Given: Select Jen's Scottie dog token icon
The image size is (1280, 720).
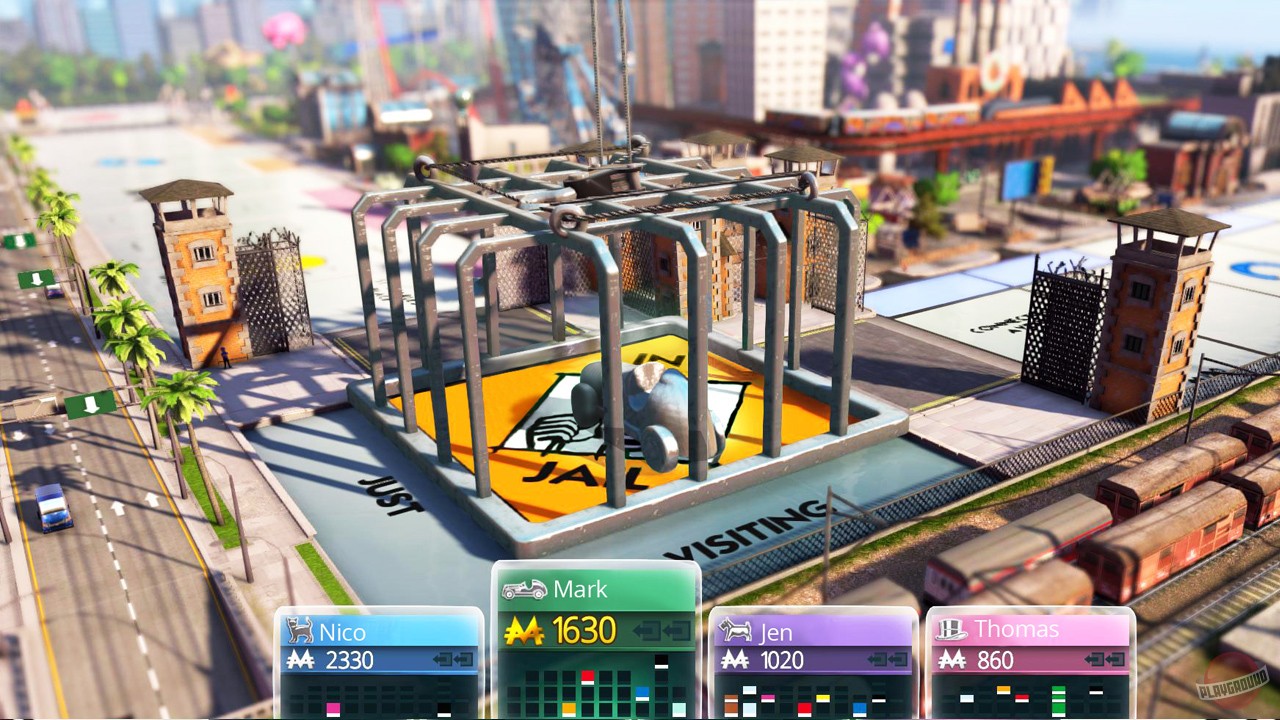Looking at the screenshot, I should (734, 628).
